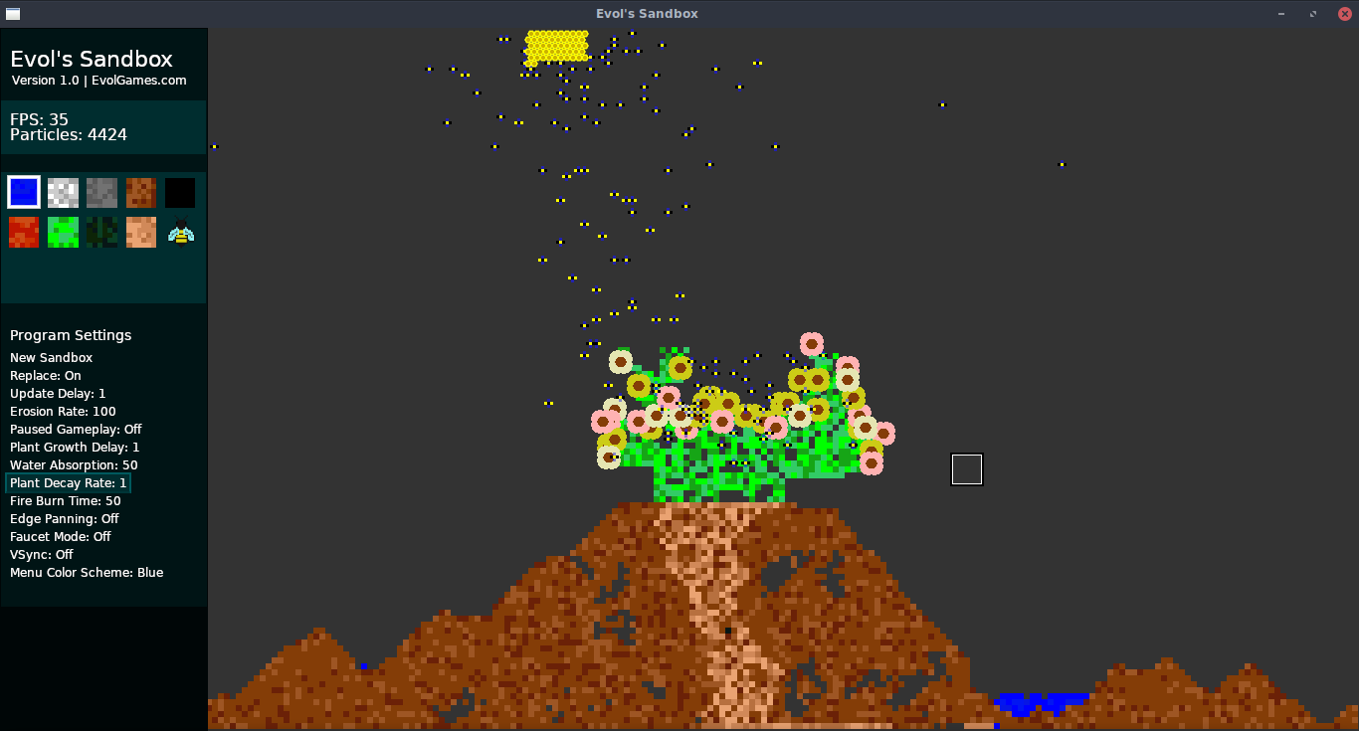Start a New Sandbox
This screenshot has height=731, width=1359.
click(51, 357)
